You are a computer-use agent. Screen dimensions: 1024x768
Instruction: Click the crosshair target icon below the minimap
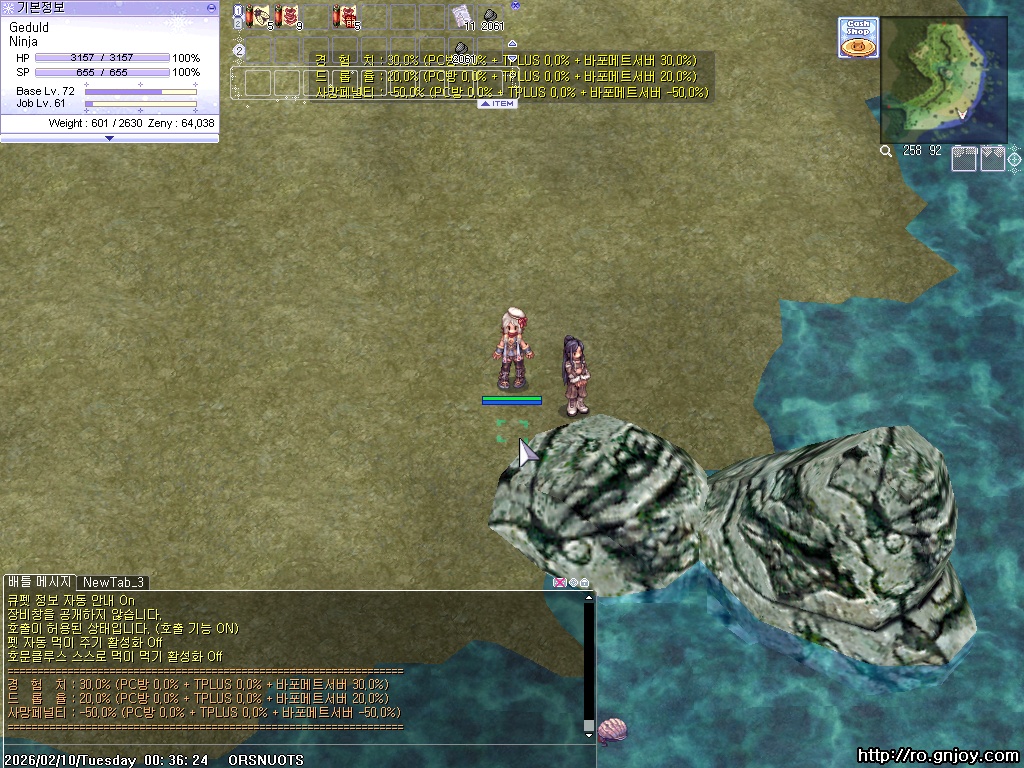1014,158
